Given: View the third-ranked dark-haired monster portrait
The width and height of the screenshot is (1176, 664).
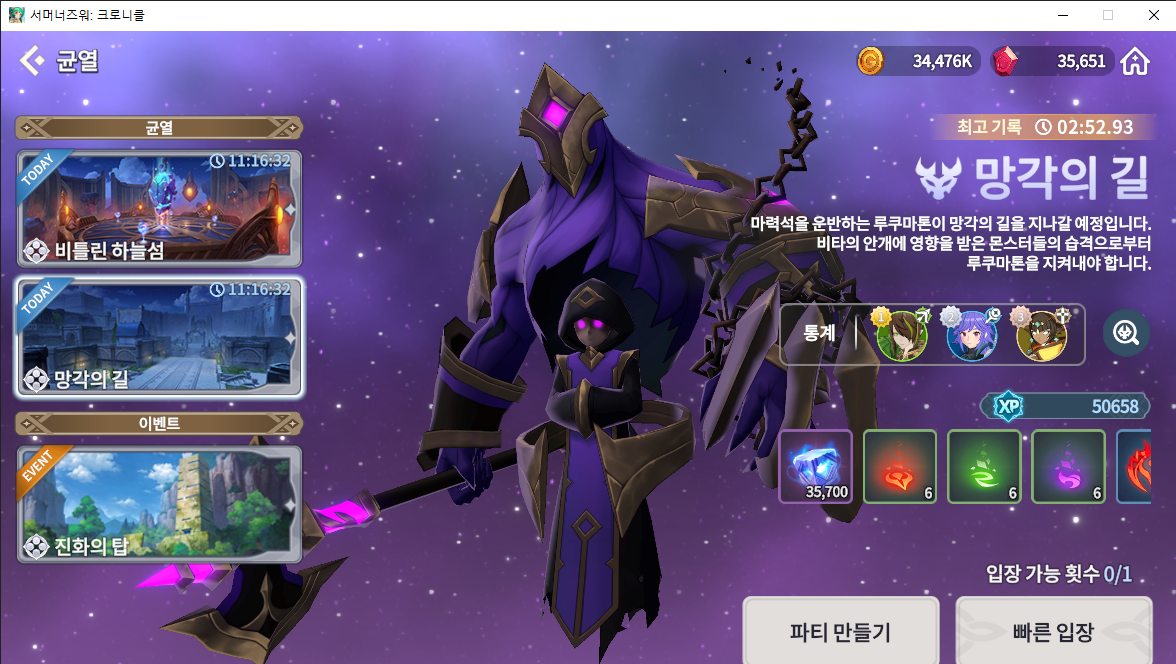Looking at the screenshot, I should (1041, 335).
